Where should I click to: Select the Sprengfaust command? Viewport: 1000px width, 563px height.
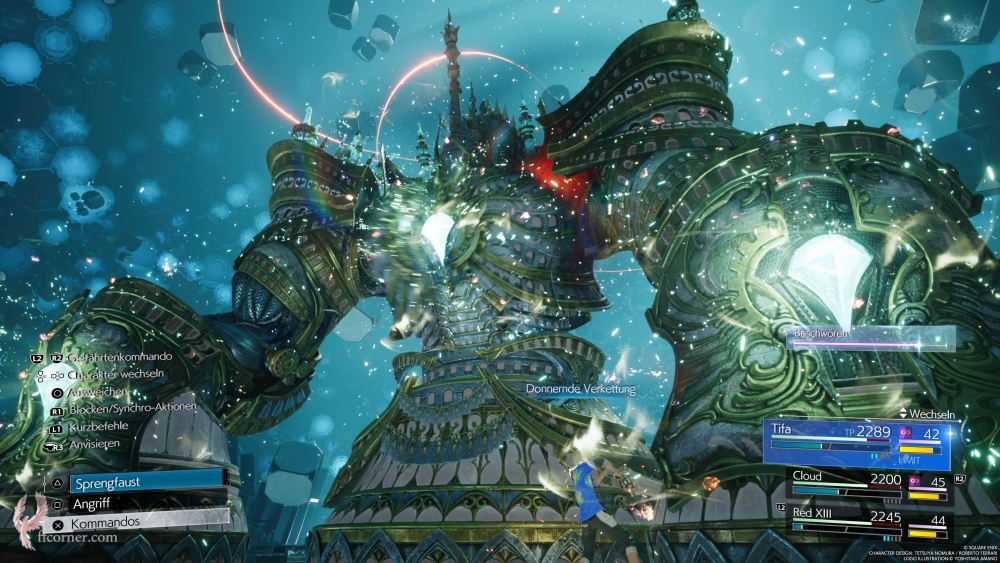pyautogui.click(x=135, y=481)
